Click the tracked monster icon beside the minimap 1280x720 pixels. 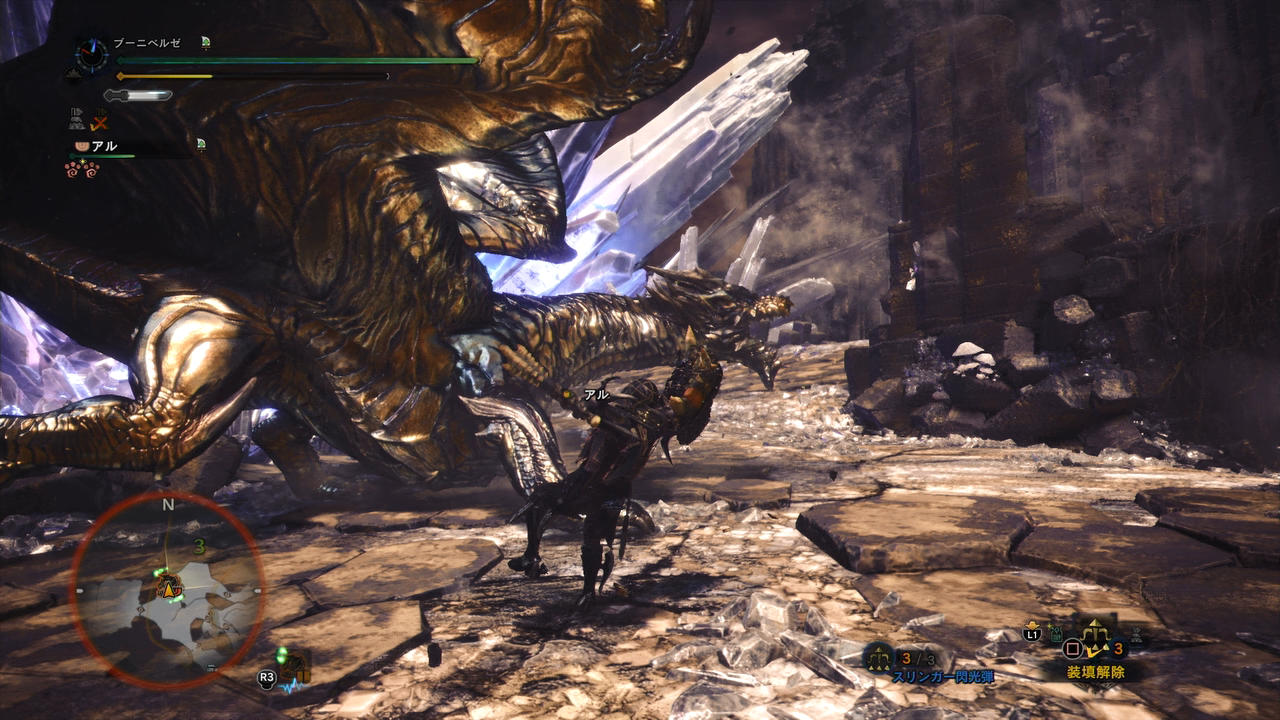[x=296, y=666]
